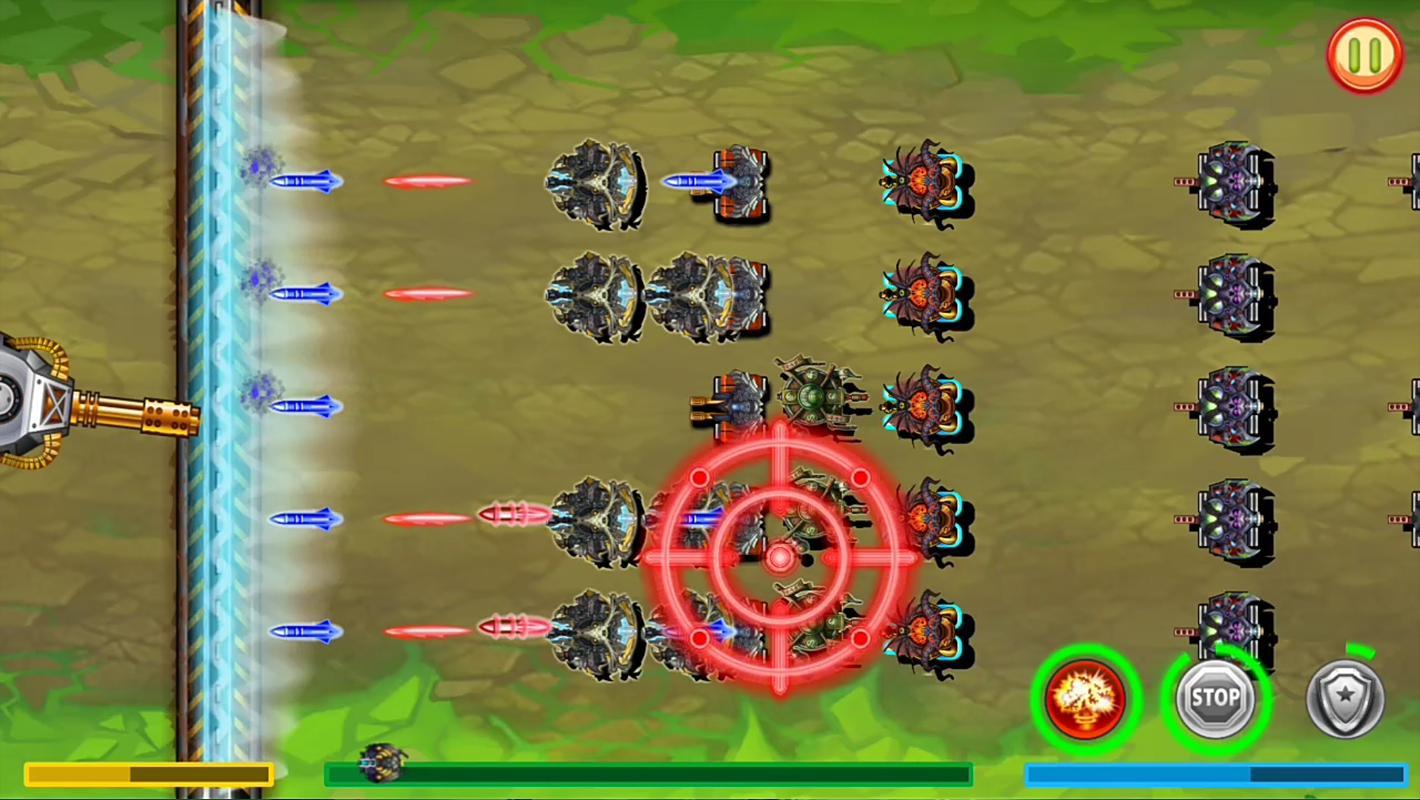Select the red targeting crosshair's center dot

click(780, 558)
